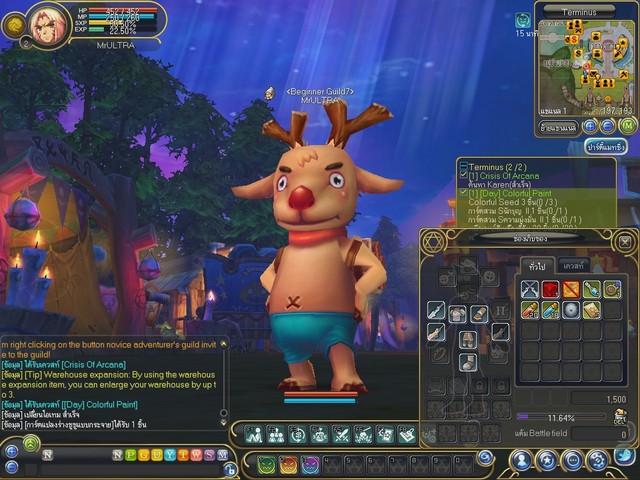The height and width of the screenshot is (480, 640).
Task: Click the equipped chest armor slot
Action: pyautogui.click(x=458, y=314)
